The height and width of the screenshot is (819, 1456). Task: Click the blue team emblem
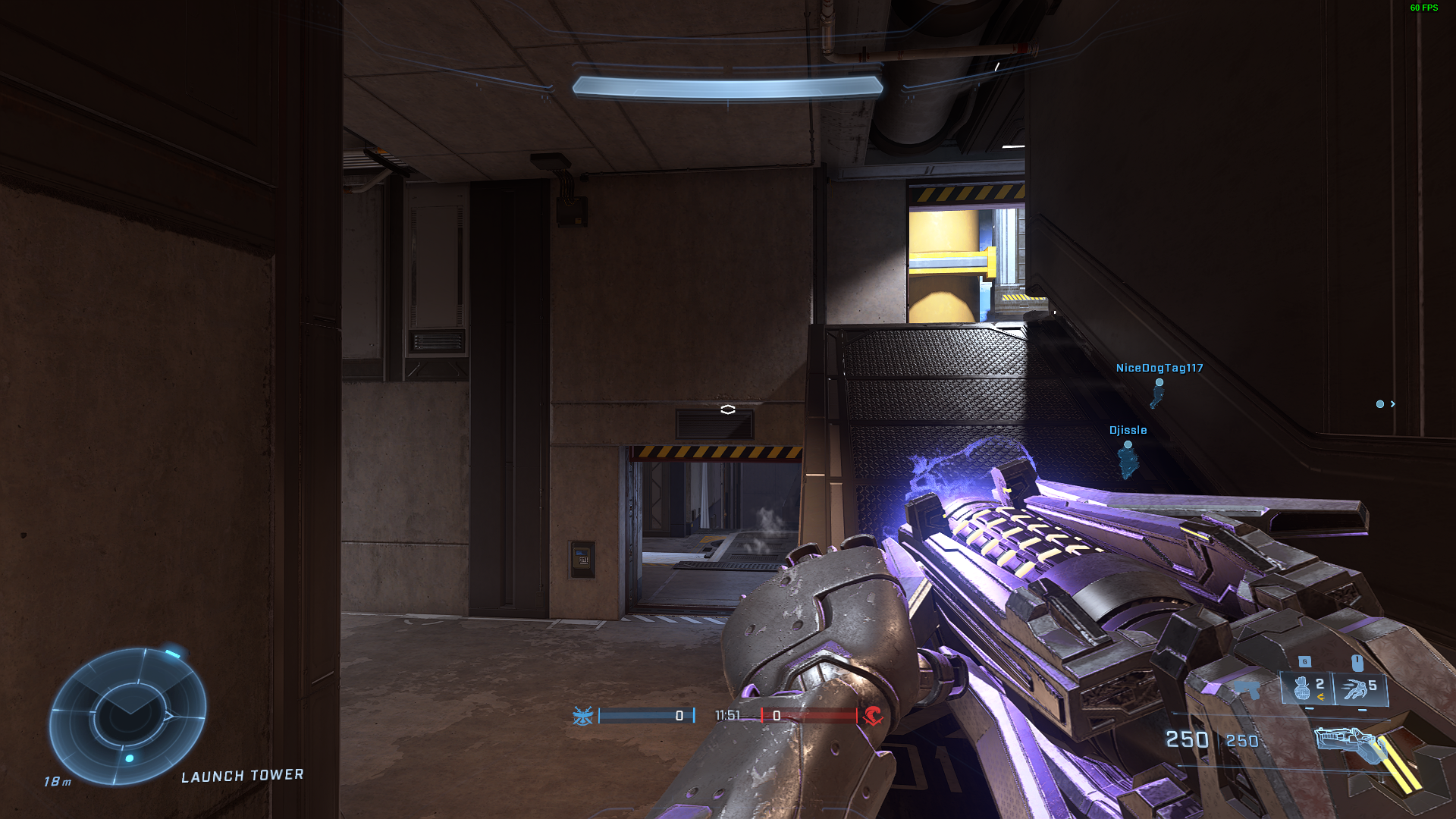tap(582, 716)
